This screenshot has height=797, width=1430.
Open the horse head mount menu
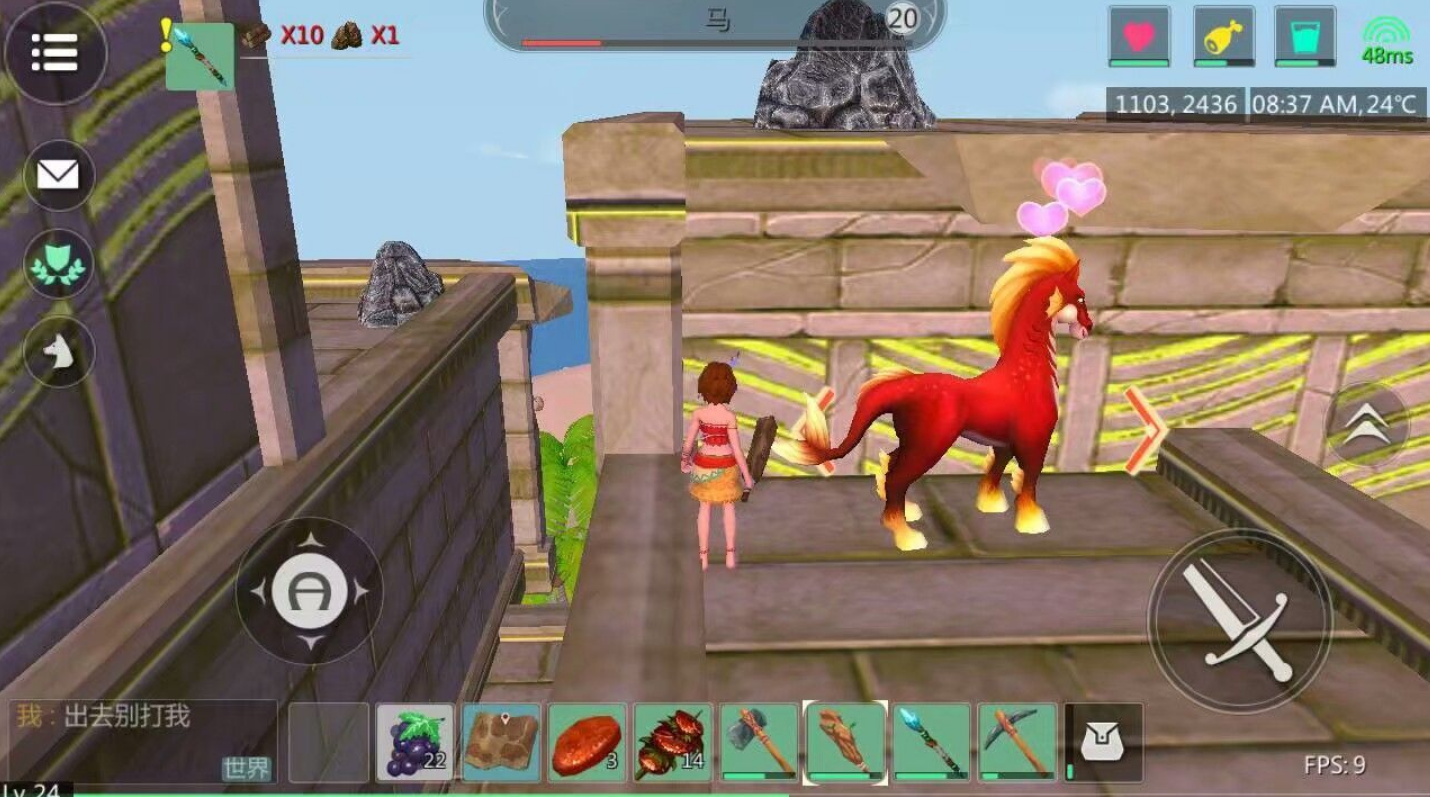point(58,351)
